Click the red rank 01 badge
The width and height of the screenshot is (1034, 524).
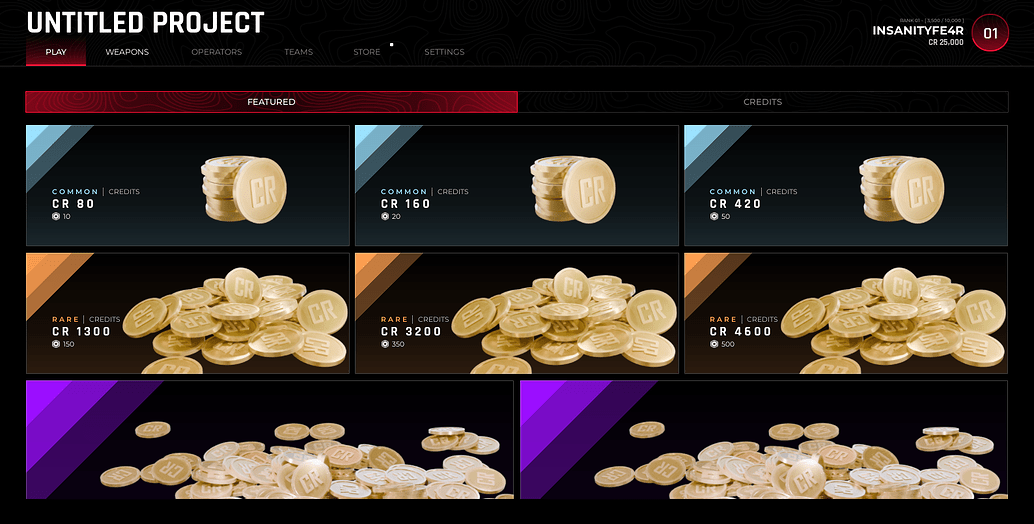990,33
